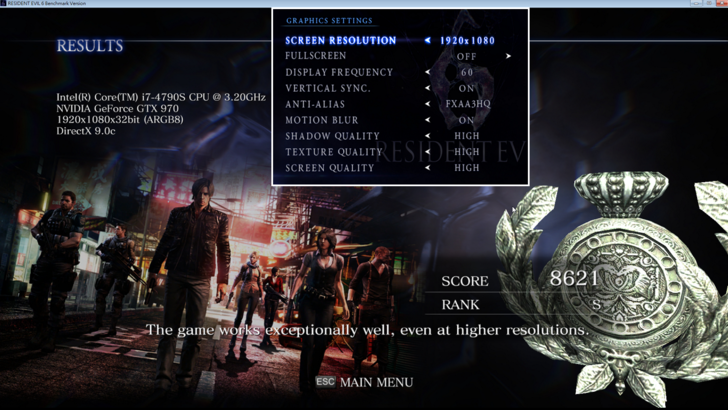Lower Screen Quality with its left arrow
Image resolution: width=728 pixels, height=410 pixels.
tap(428, 168)
